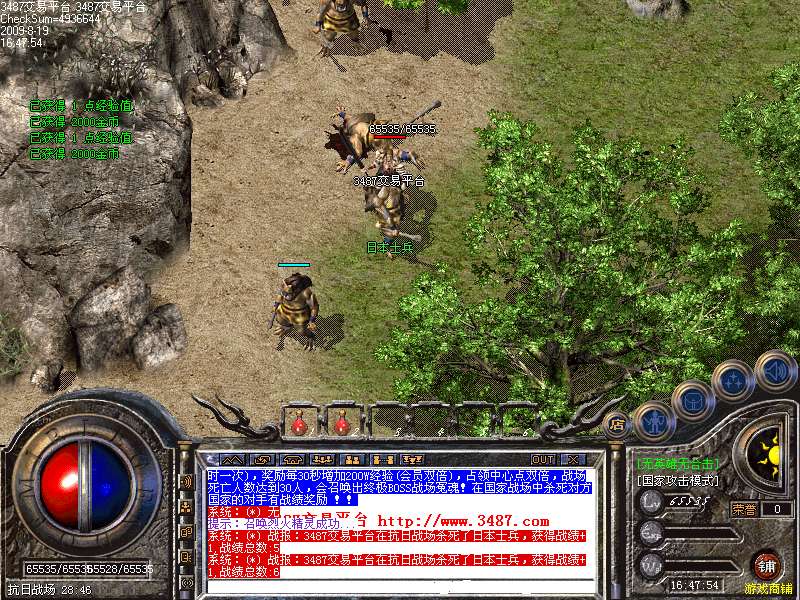
Task: Toggle the 国家攻击模式 attack mode label
Action: 678,481
